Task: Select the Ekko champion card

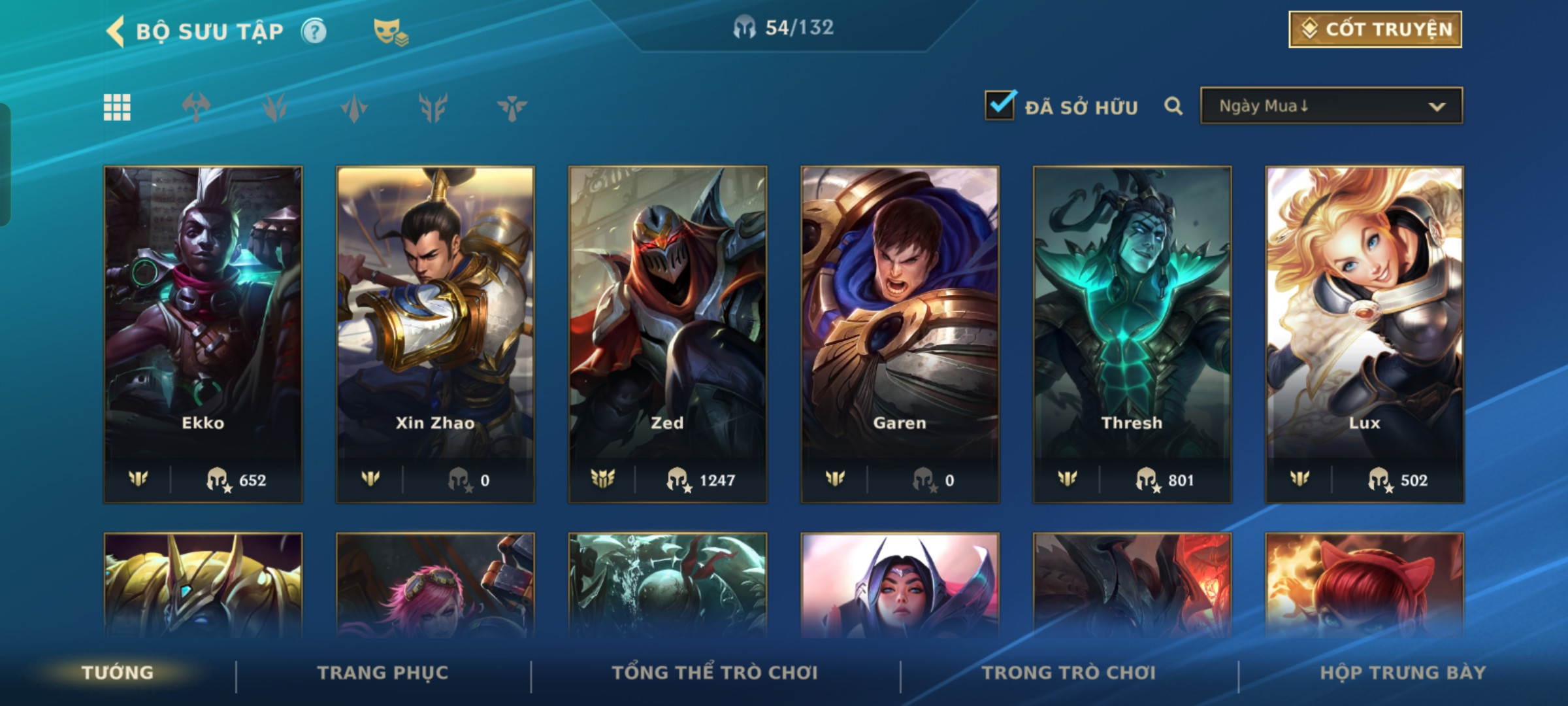Action: coord(203,333)
